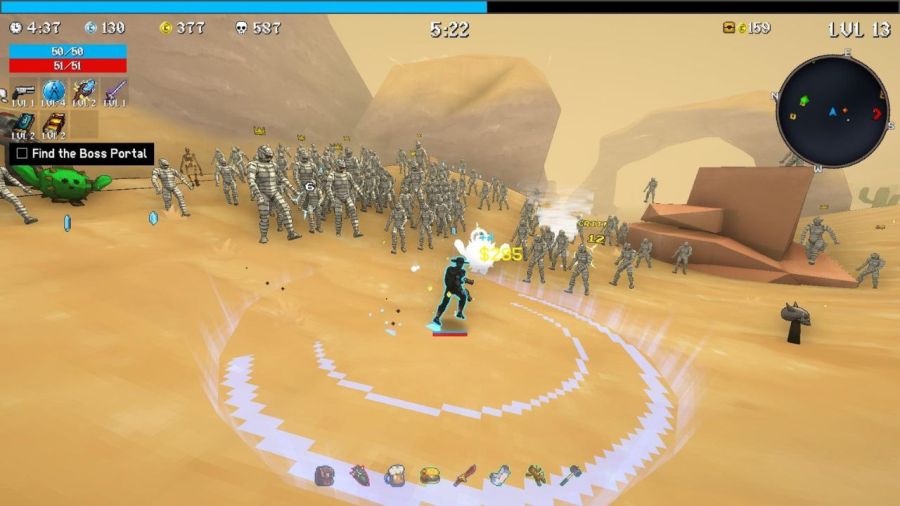The height and width of the screenshot is (506, 900).
Task: Choose the burger item icon
Action: (430, 475)
